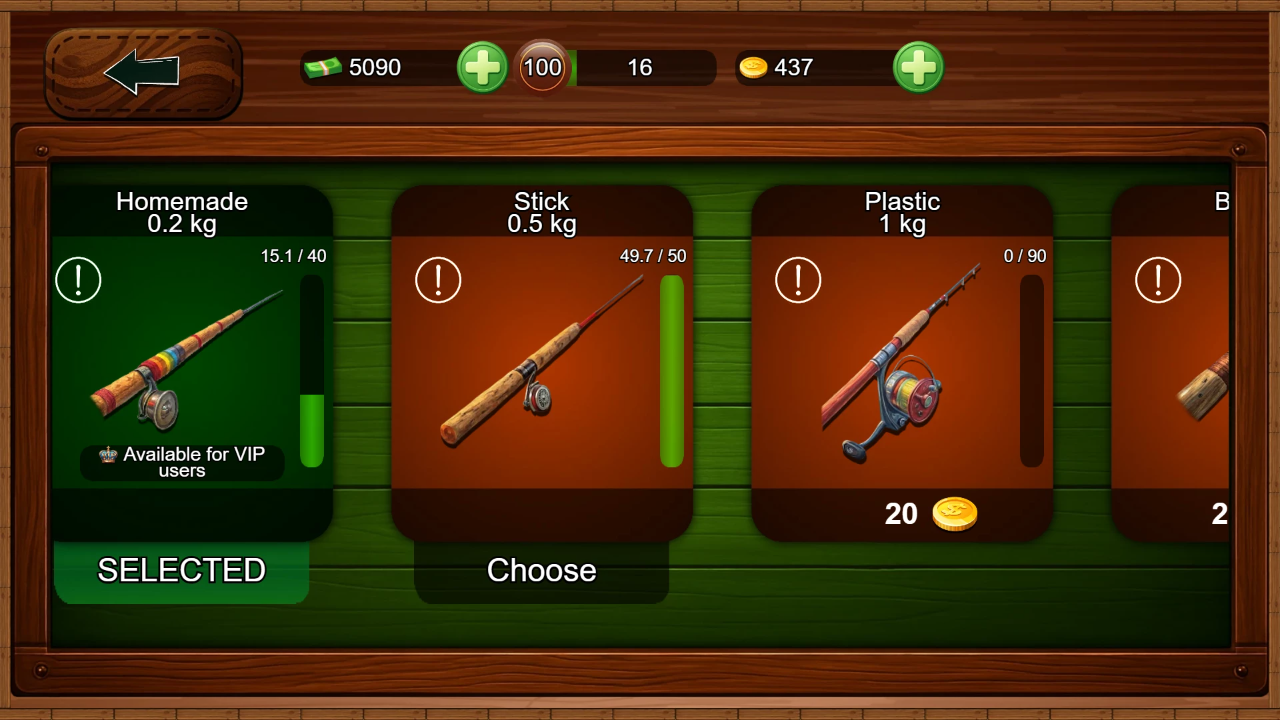Screen dimensions: 1280x720
Task: Click the SELECTED label under the Homemade rod
Action: tap(180, 570)
